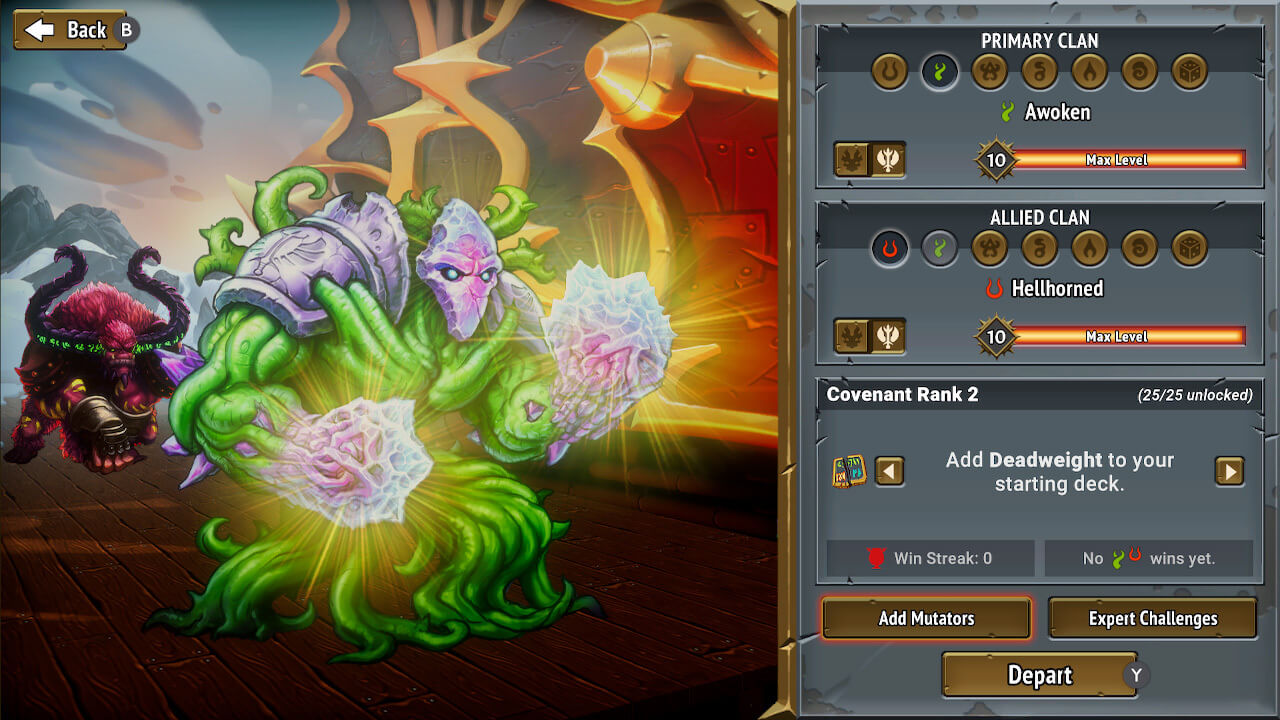The width and height of the screenshot is (1280, 720).
Task: Choose the random dice allied clan
Action: [1189, 248]
